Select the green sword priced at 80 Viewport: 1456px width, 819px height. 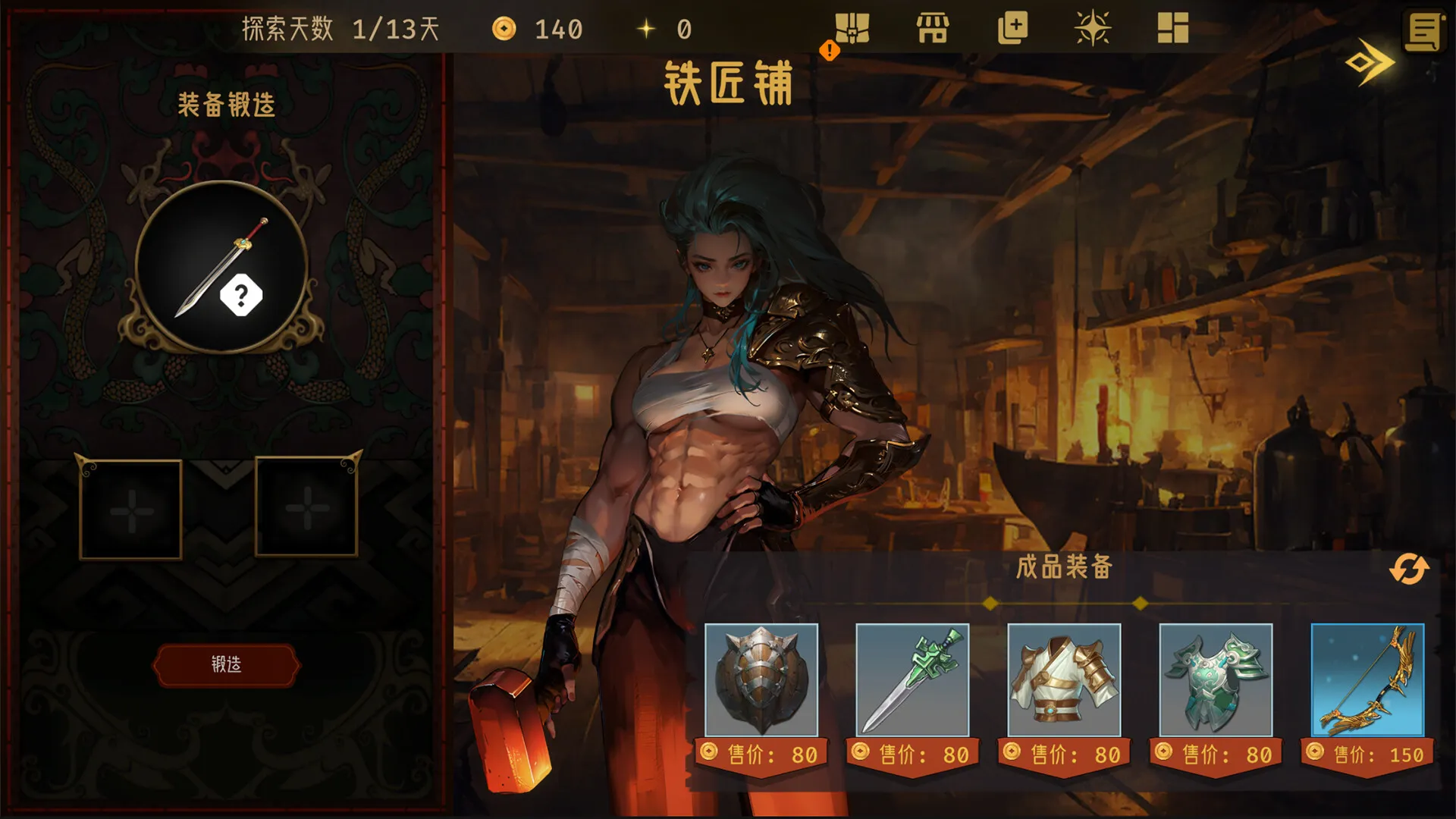click(912, 681)
